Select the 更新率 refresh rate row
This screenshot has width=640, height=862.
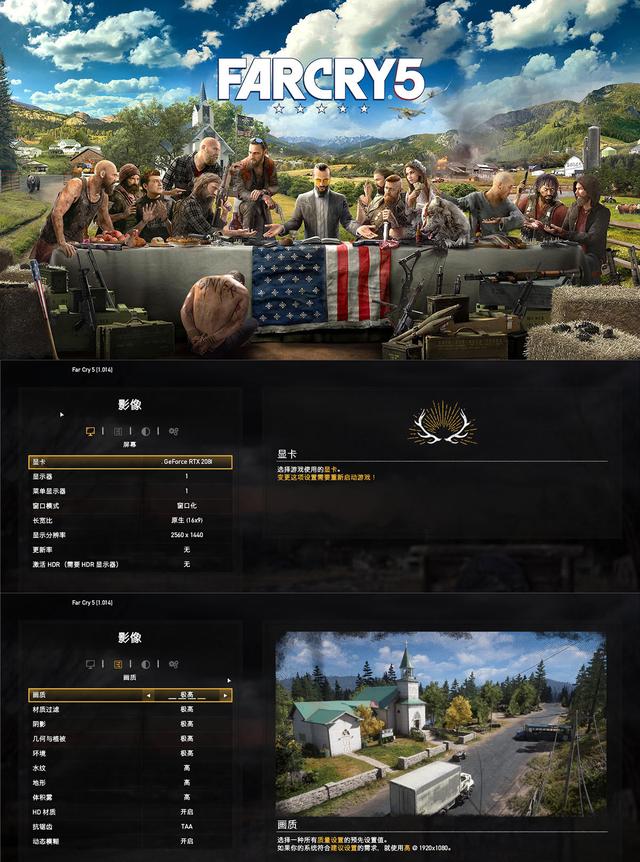[131, 549]
